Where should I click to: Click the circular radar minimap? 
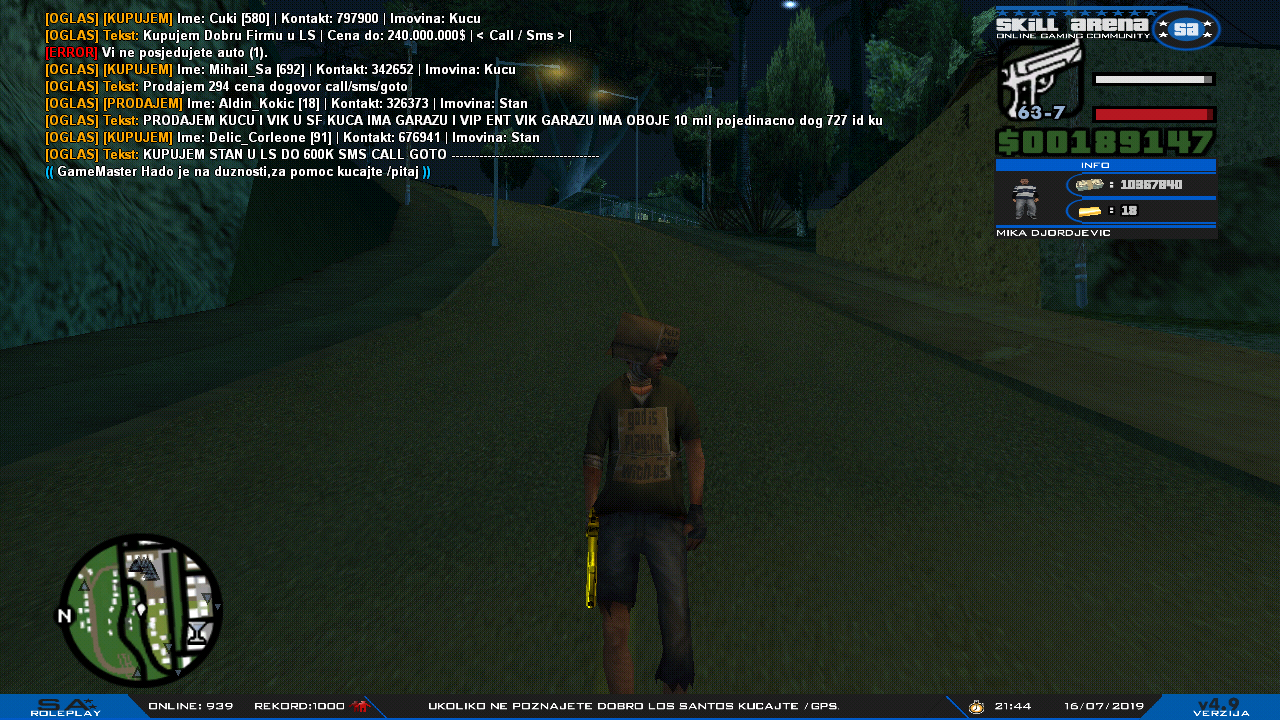pyautogui.click(x=140, y=610)
